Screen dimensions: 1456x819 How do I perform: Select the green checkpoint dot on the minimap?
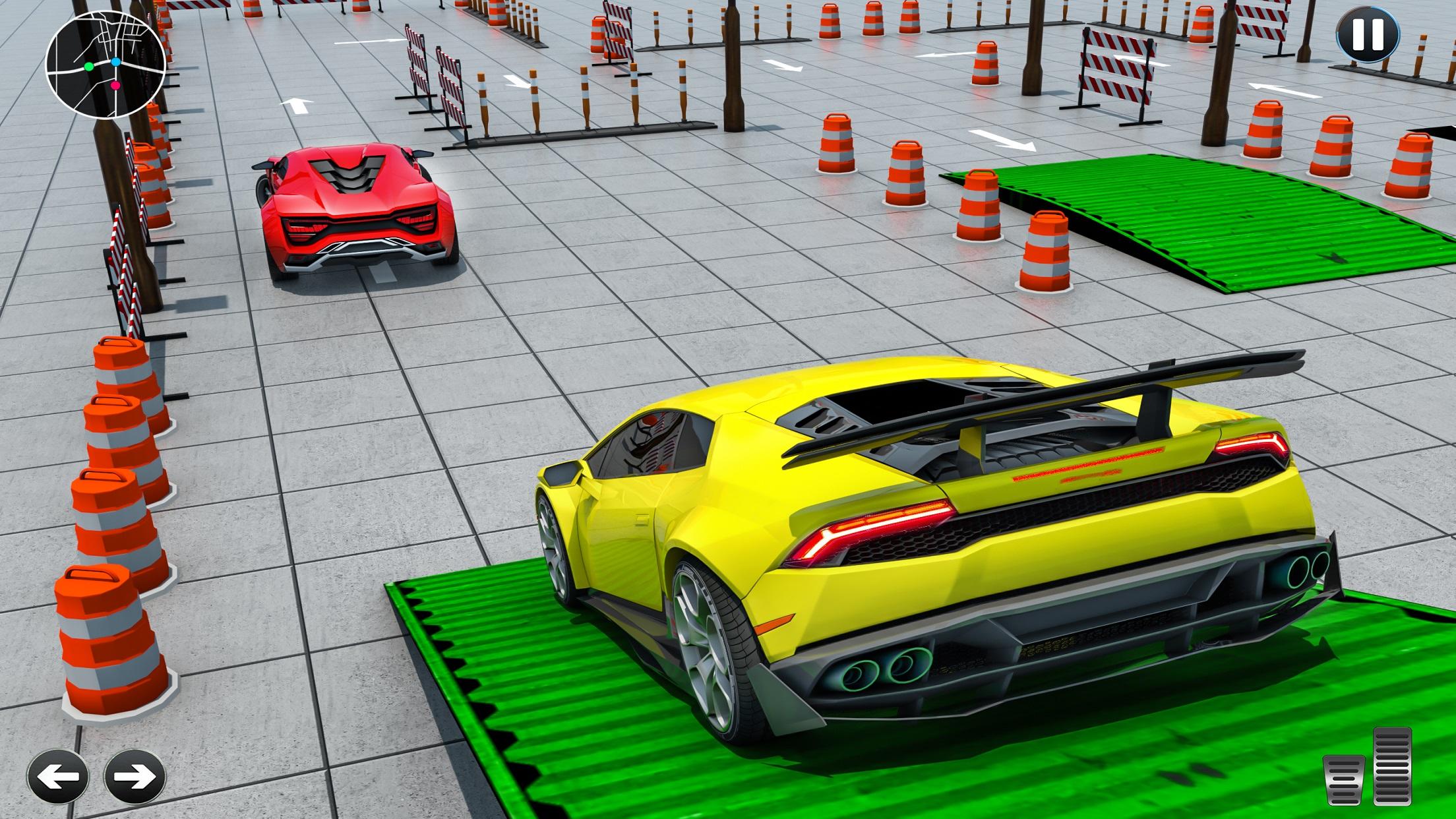89,67
